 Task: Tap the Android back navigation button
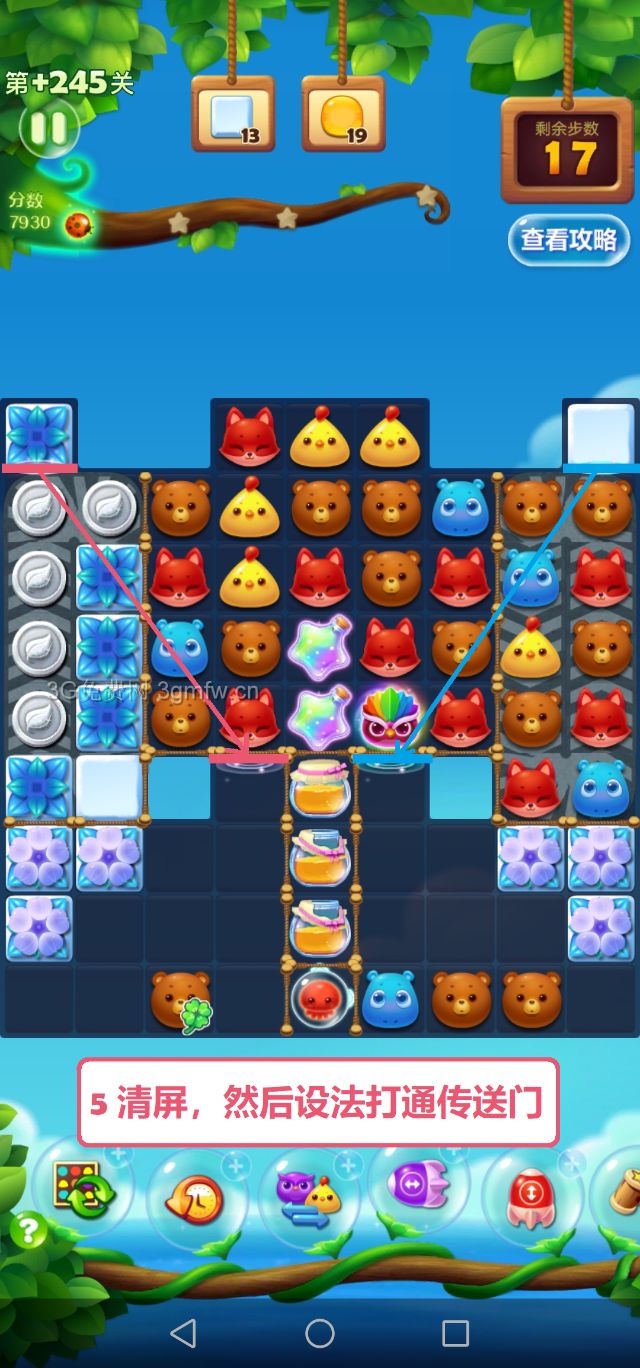183,1332
